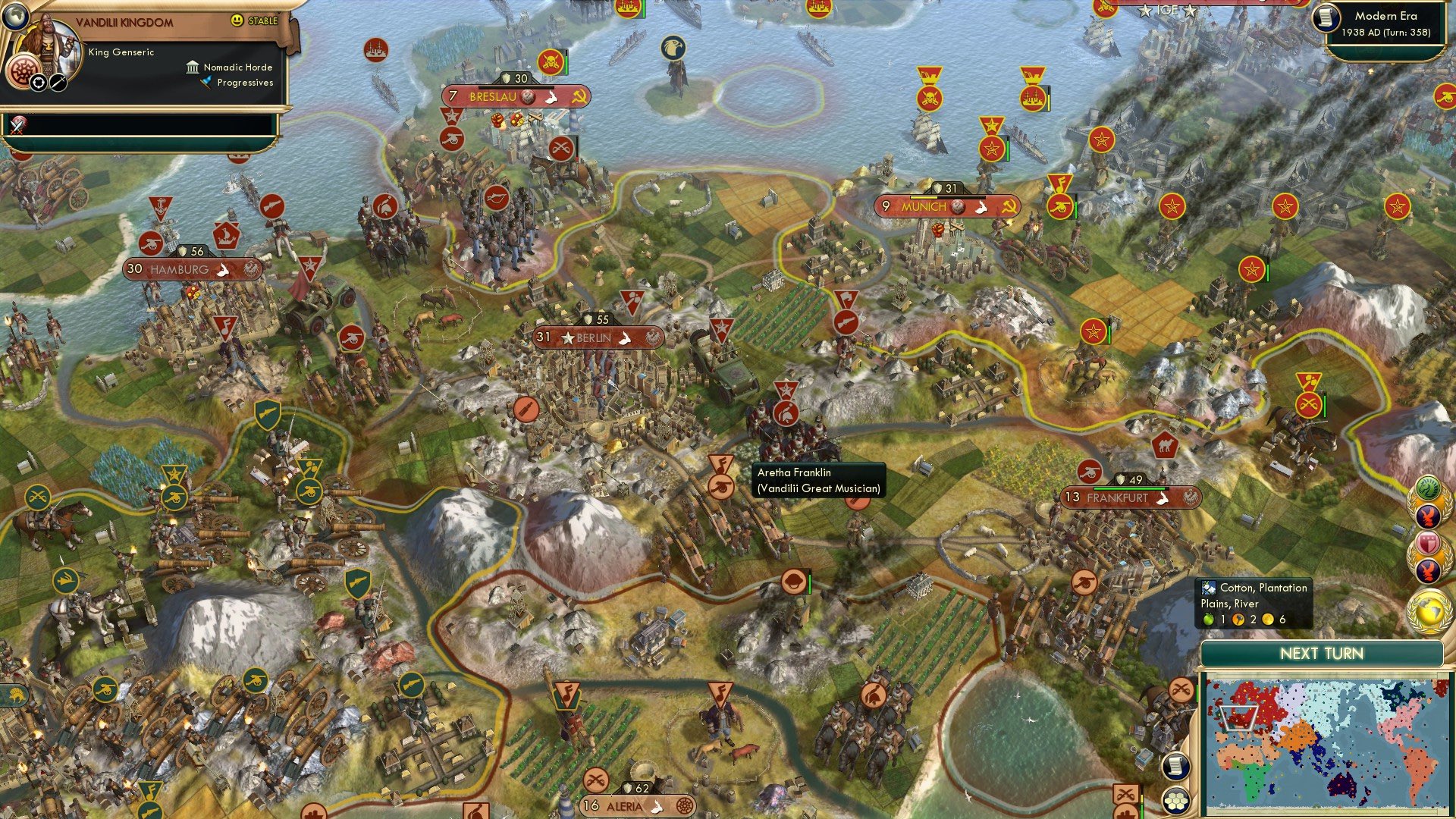This screenshot has height=819, width=1456.
Task: Open the notification scroll above the minimap
Action: pos(1175,767)
